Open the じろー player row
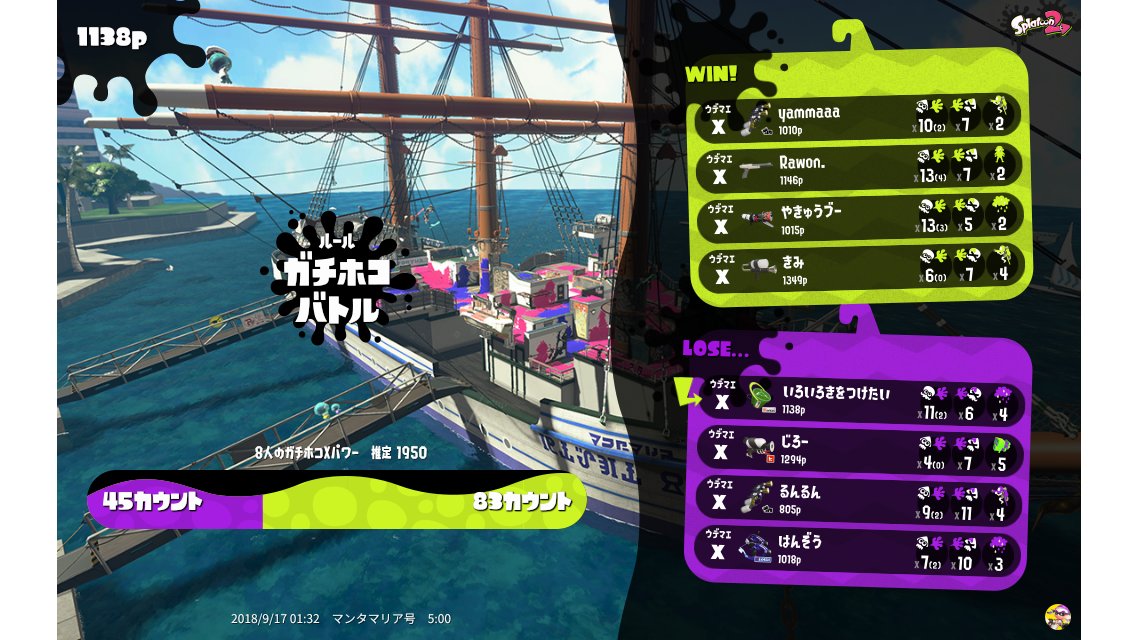This screenshot has width=1138, height=640. click(860, 450)
